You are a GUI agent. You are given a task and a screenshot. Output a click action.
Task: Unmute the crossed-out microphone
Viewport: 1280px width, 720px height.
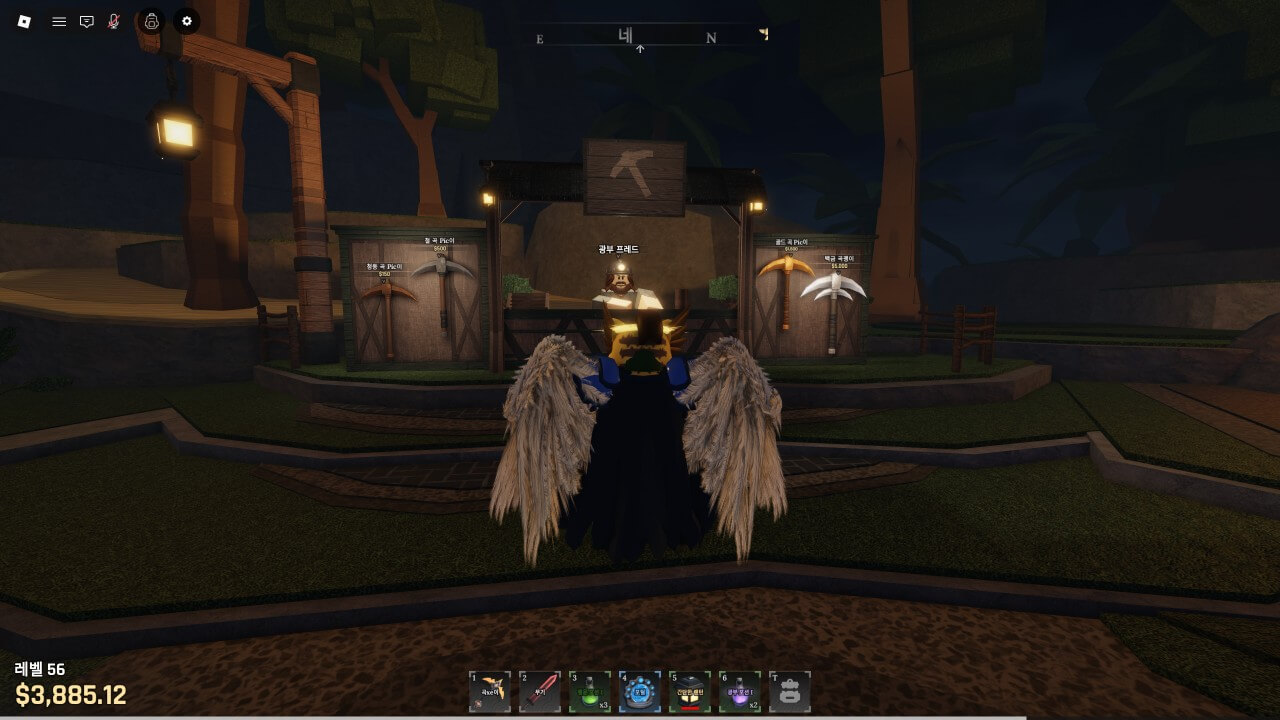[114, 21]
